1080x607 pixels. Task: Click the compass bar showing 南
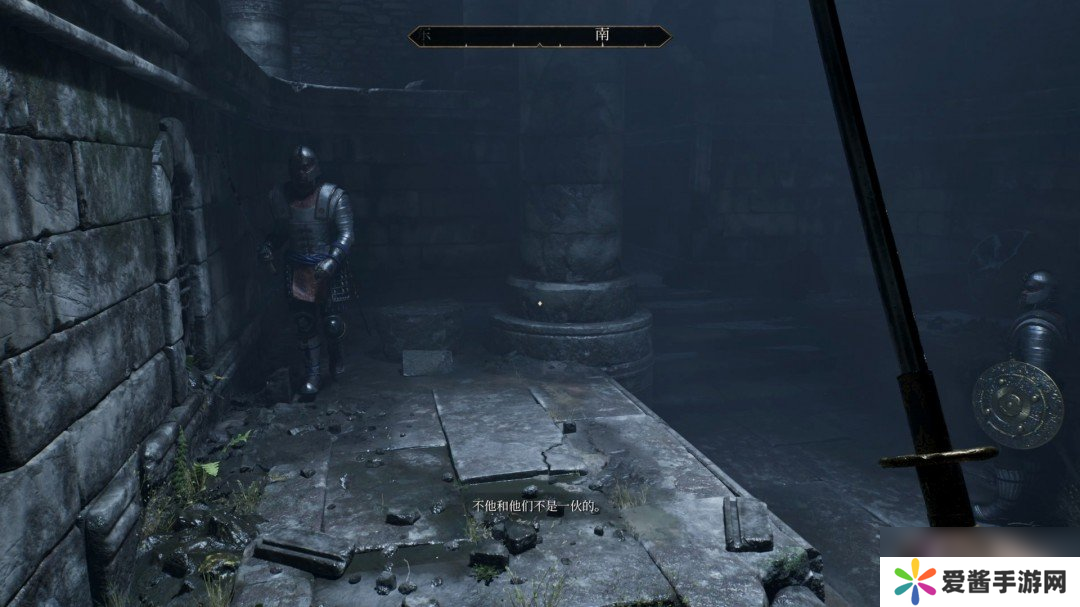click(540, 36)
